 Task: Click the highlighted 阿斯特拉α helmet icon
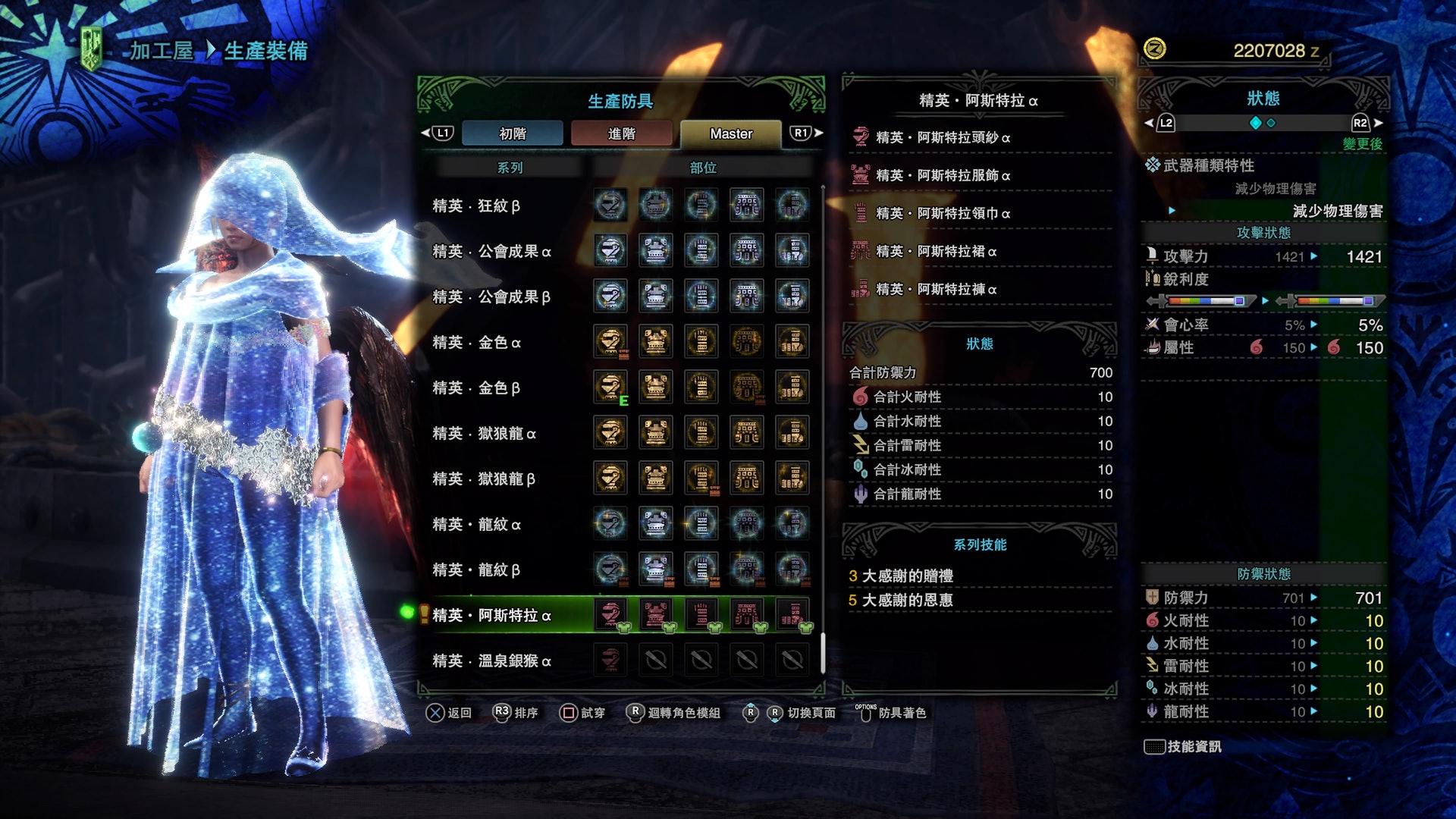tap(610, 614)
